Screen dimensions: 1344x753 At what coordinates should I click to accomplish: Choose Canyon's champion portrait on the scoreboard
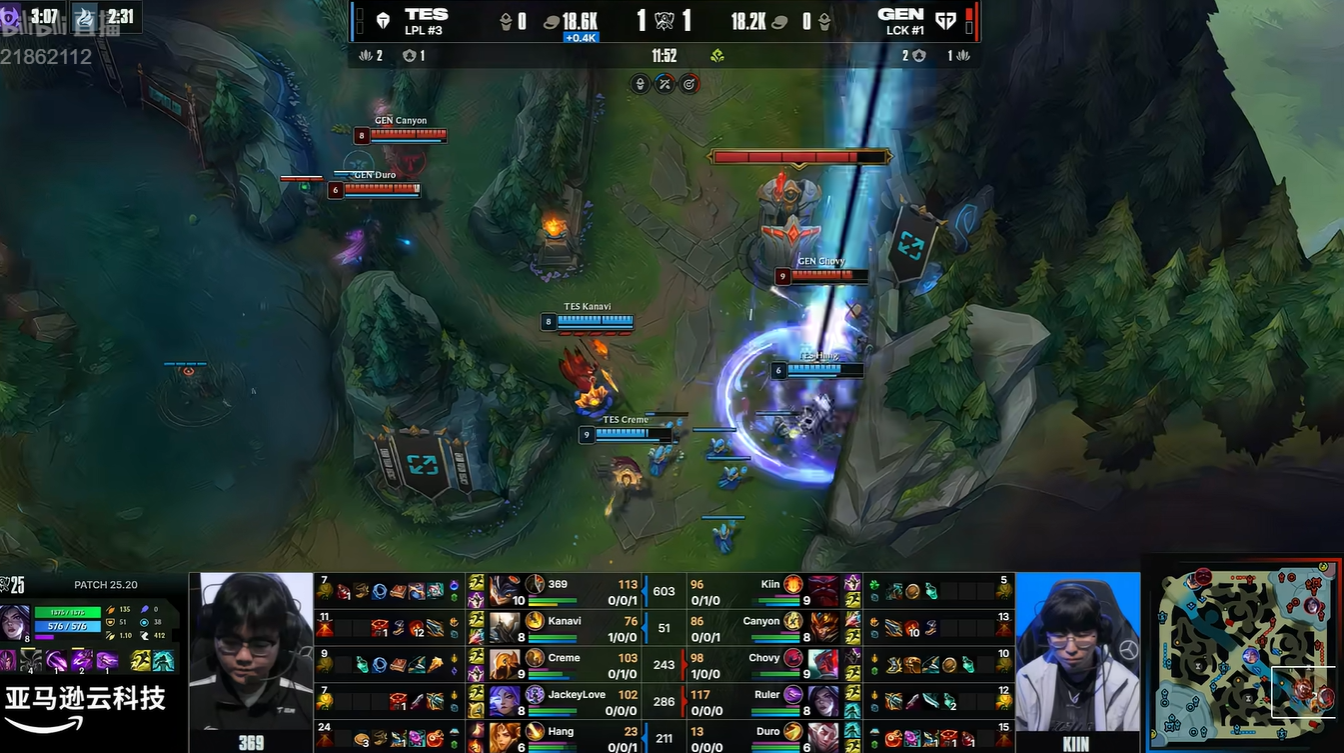pyautogui.click(x=824, y=624)
